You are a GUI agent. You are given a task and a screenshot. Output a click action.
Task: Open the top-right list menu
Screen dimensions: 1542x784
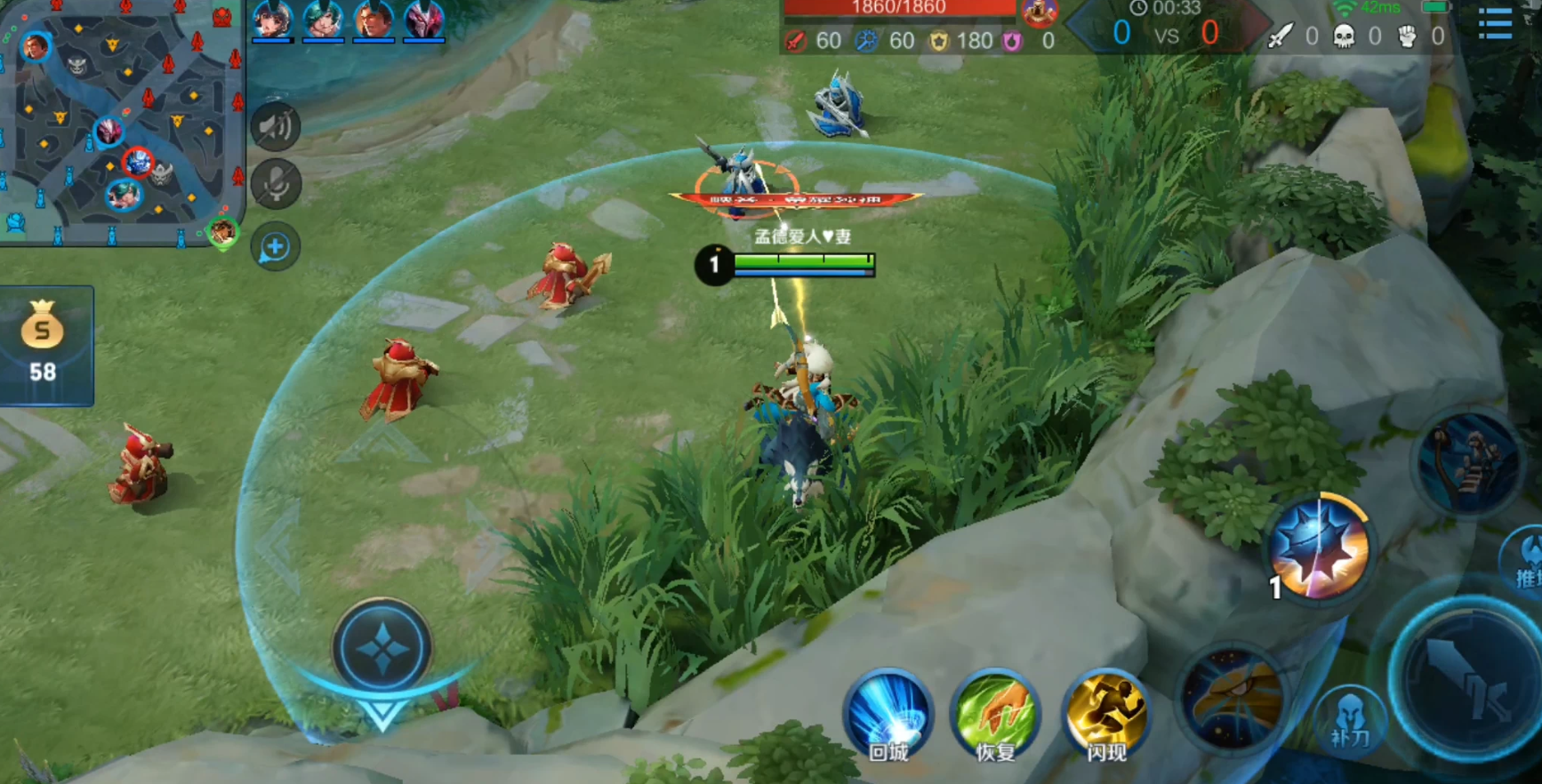click(x=1496, y=23)
